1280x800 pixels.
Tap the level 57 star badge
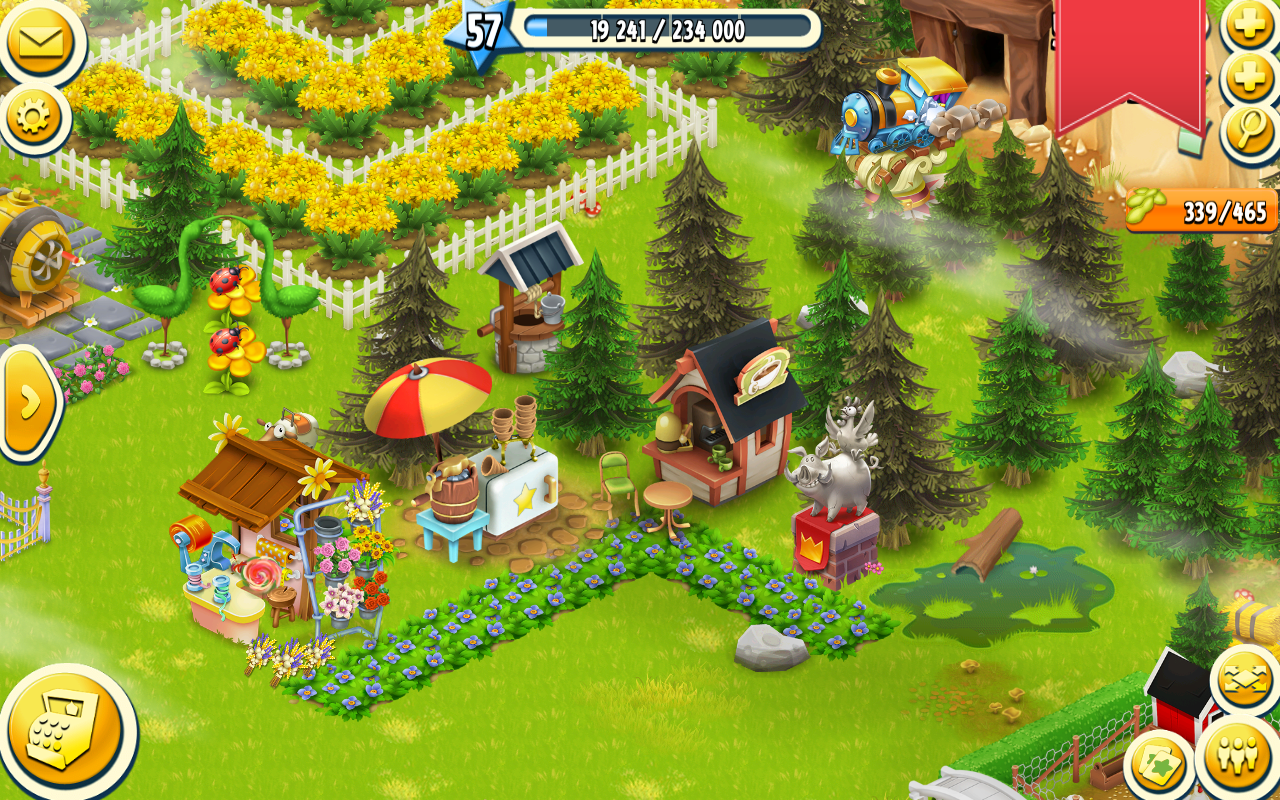click(x=482, y=30)
